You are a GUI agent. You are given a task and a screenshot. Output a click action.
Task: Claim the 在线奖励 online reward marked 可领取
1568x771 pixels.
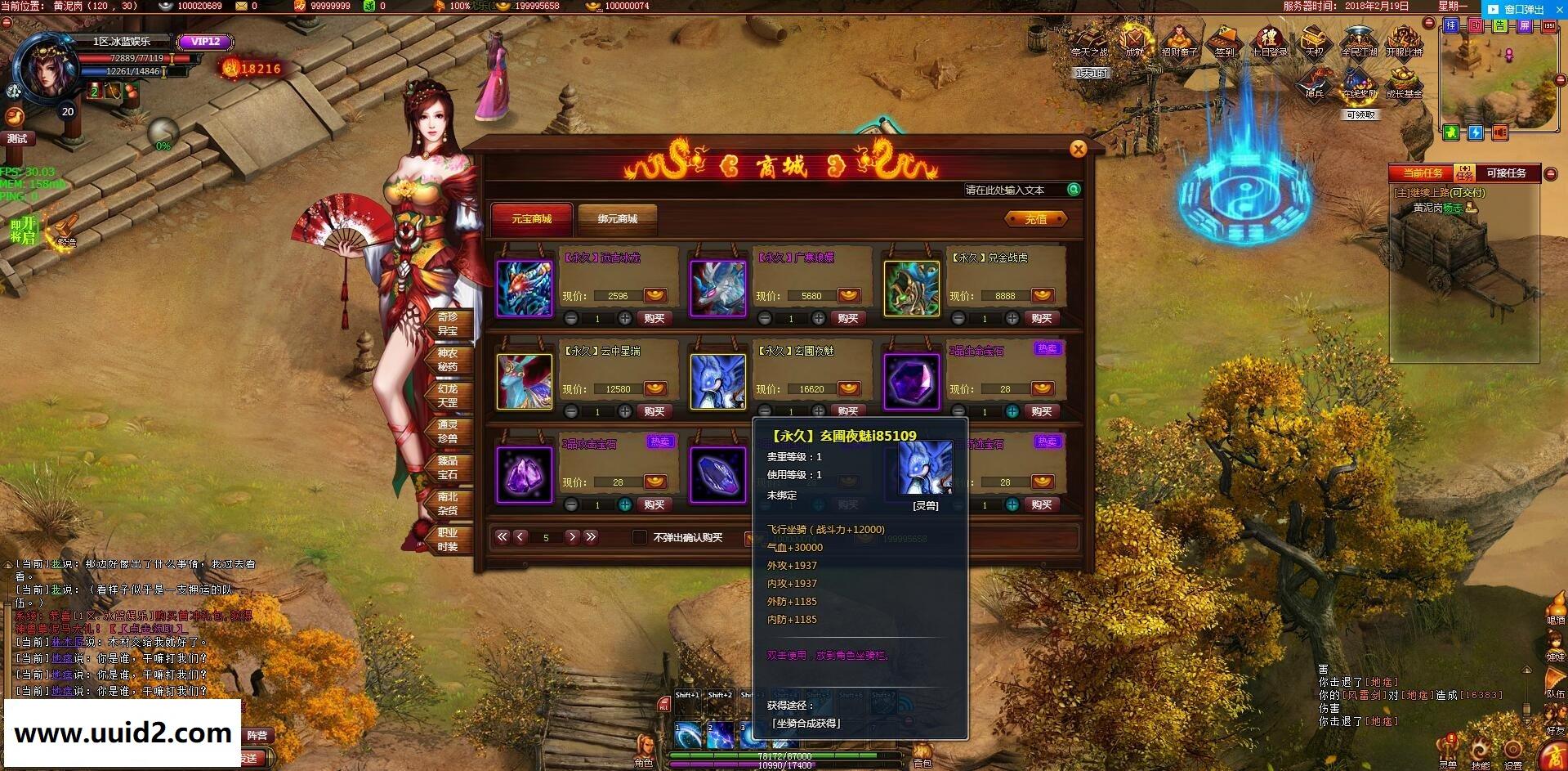[x=1358, y=83]
